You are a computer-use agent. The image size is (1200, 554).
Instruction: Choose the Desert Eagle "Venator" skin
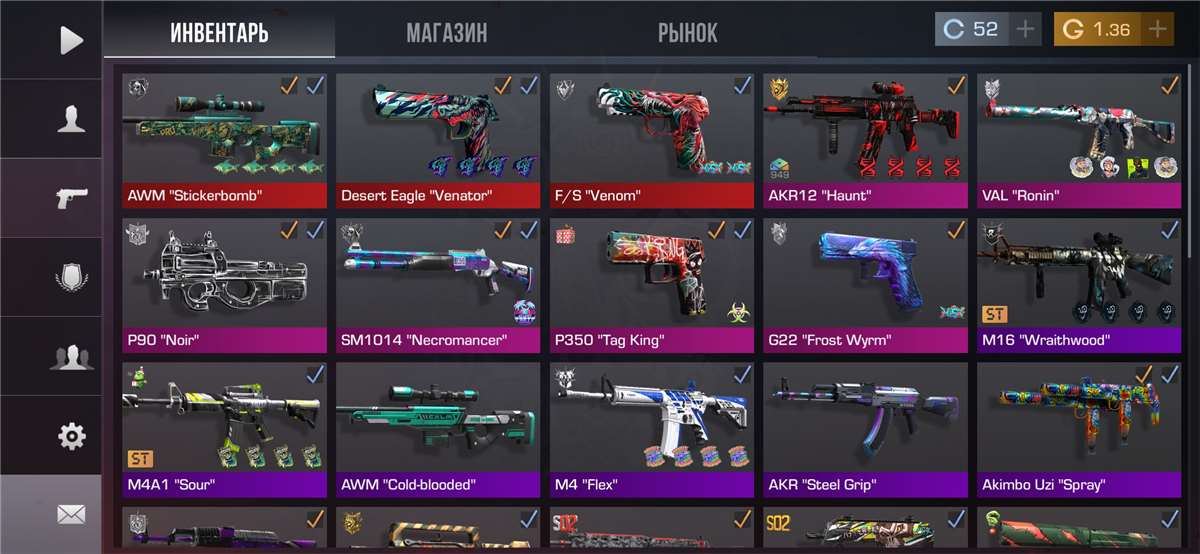(x=439, y=138)
